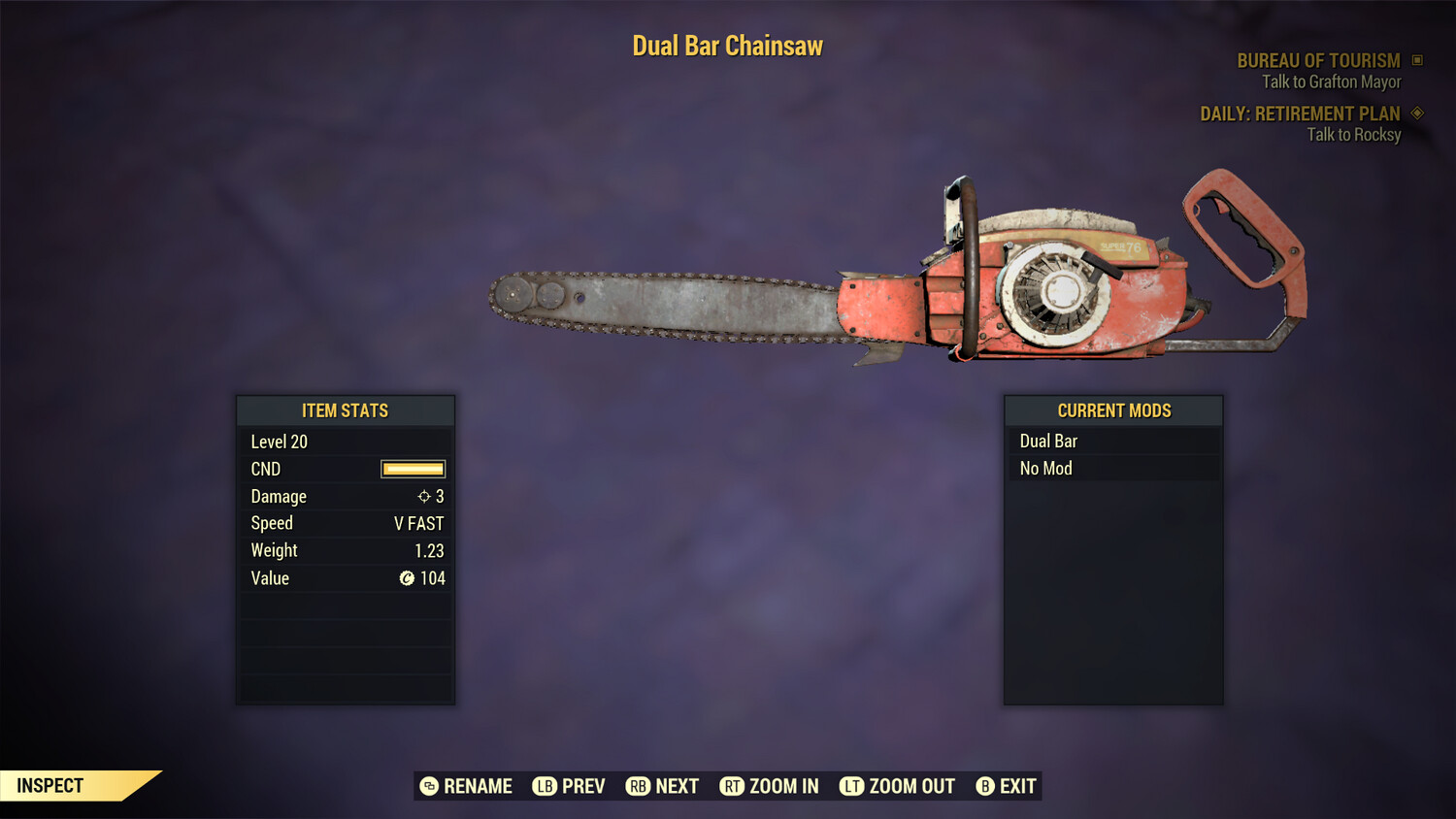Click the yellow CND condition bar
Viewport: 1456px width, 819px height.
[412, 469]
